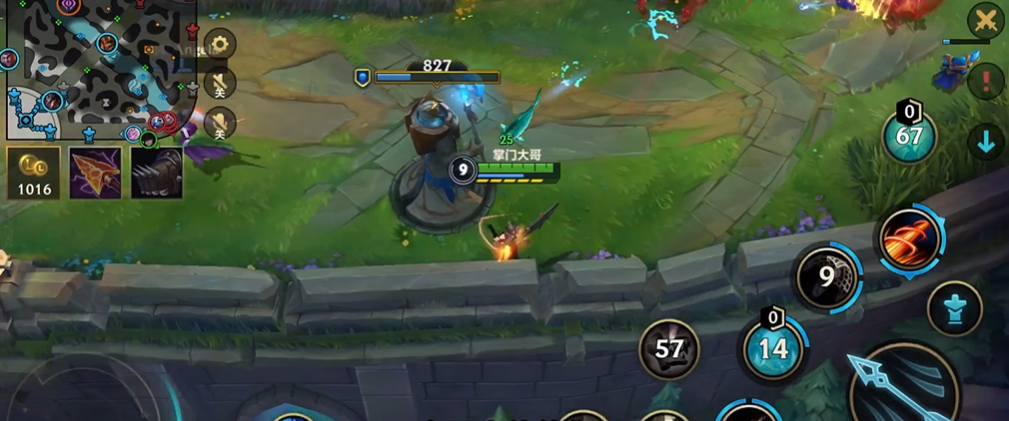Use the summoner spell on 57 cooldown
Image resolution: width=1009 pixels, height=421 pixels.
coord(669,349)
